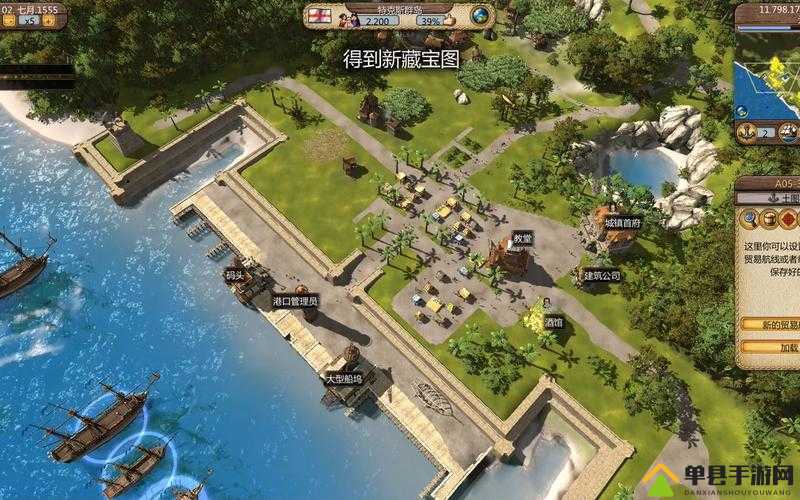Enter the 酒馆 (Tavern) label
800x500 pixels.
tap(553, 323)
